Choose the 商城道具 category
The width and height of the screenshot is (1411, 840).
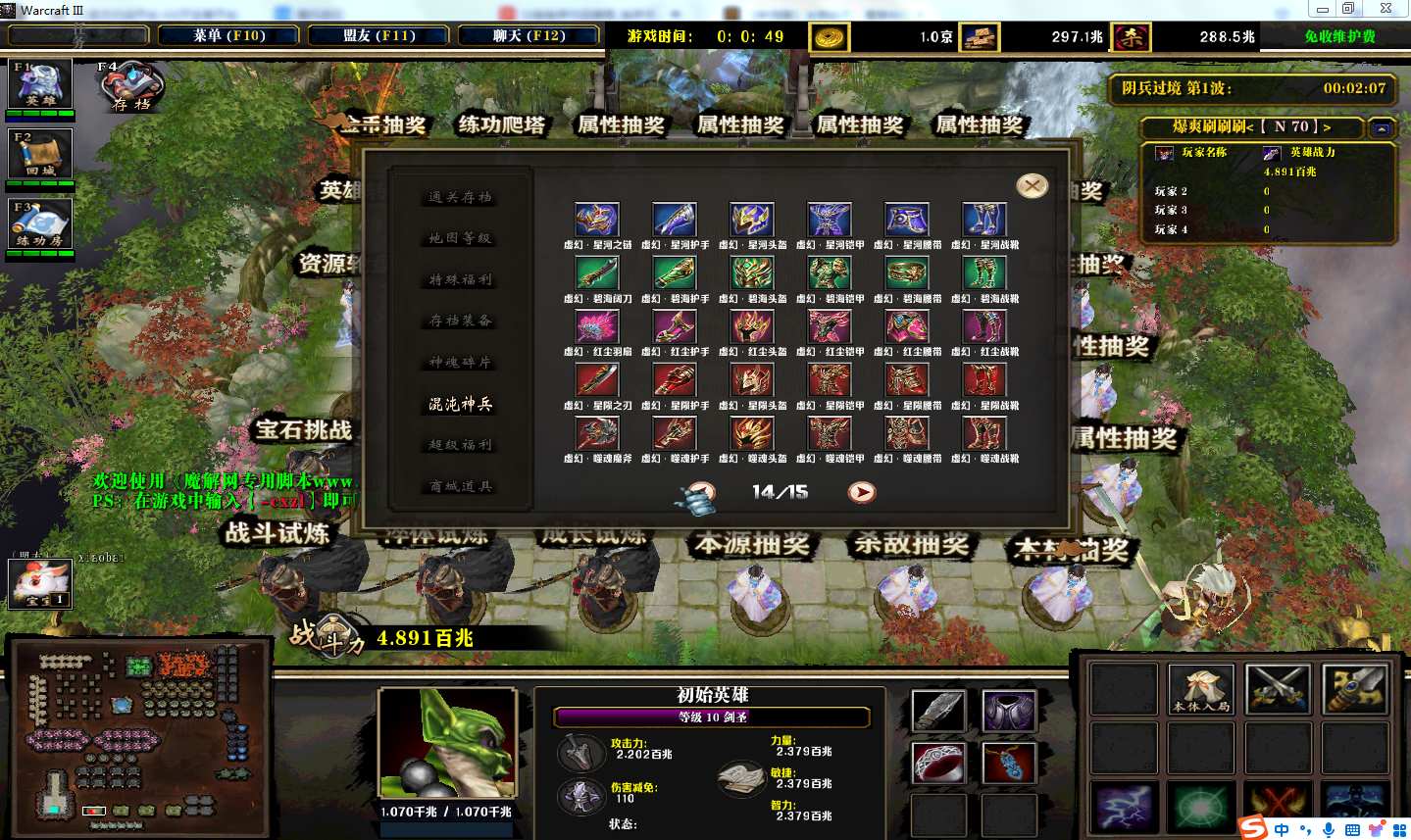pyautogui.click(x=461, y=486)
